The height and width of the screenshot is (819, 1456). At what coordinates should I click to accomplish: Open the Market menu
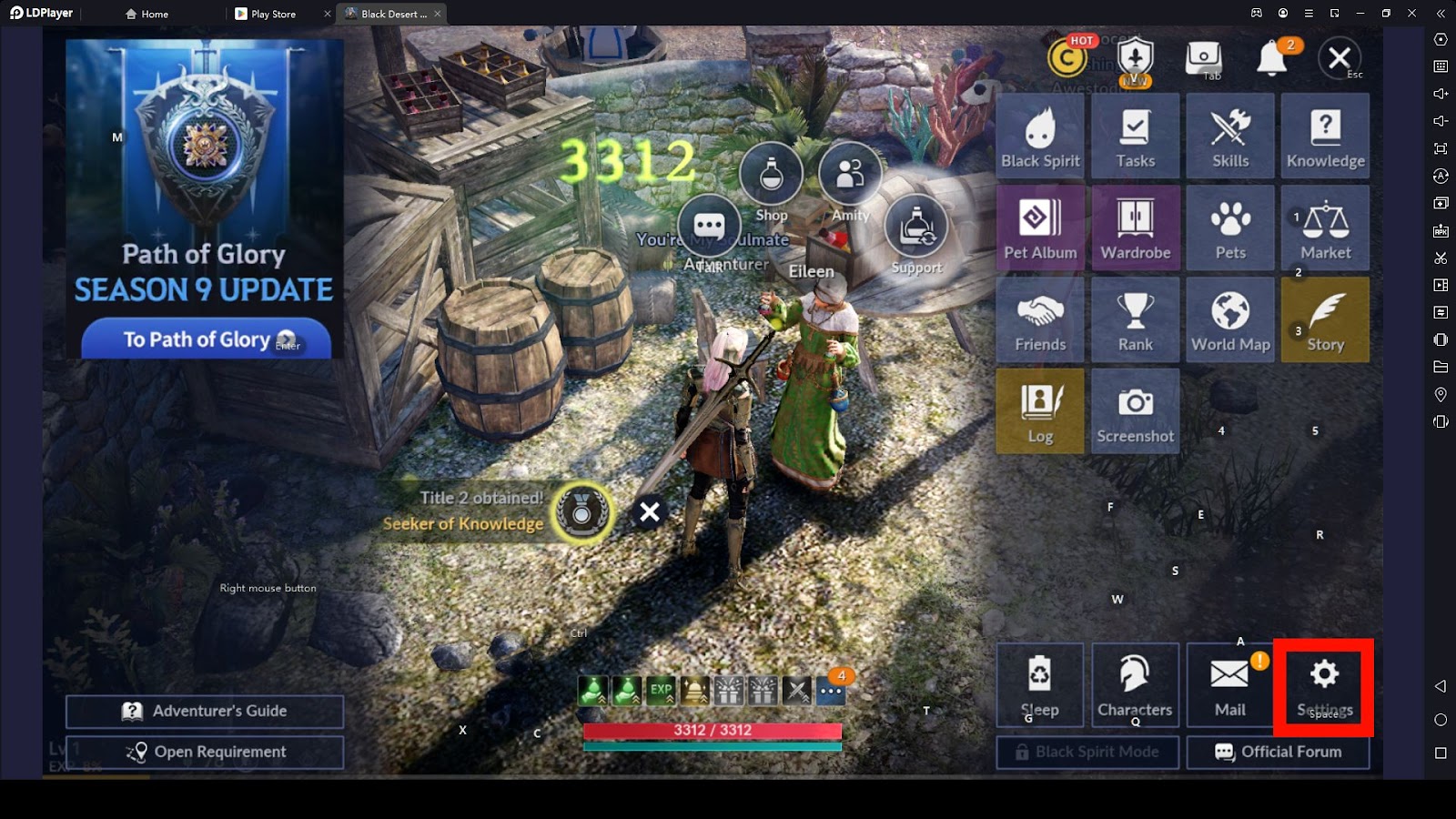pos(1325,228)
